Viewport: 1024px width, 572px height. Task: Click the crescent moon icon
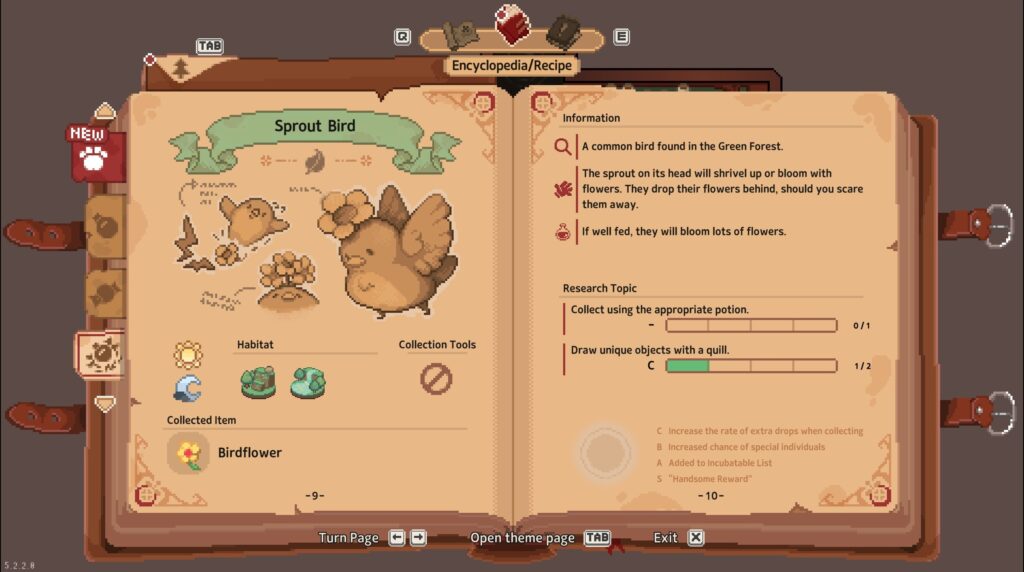coord(187,387)
